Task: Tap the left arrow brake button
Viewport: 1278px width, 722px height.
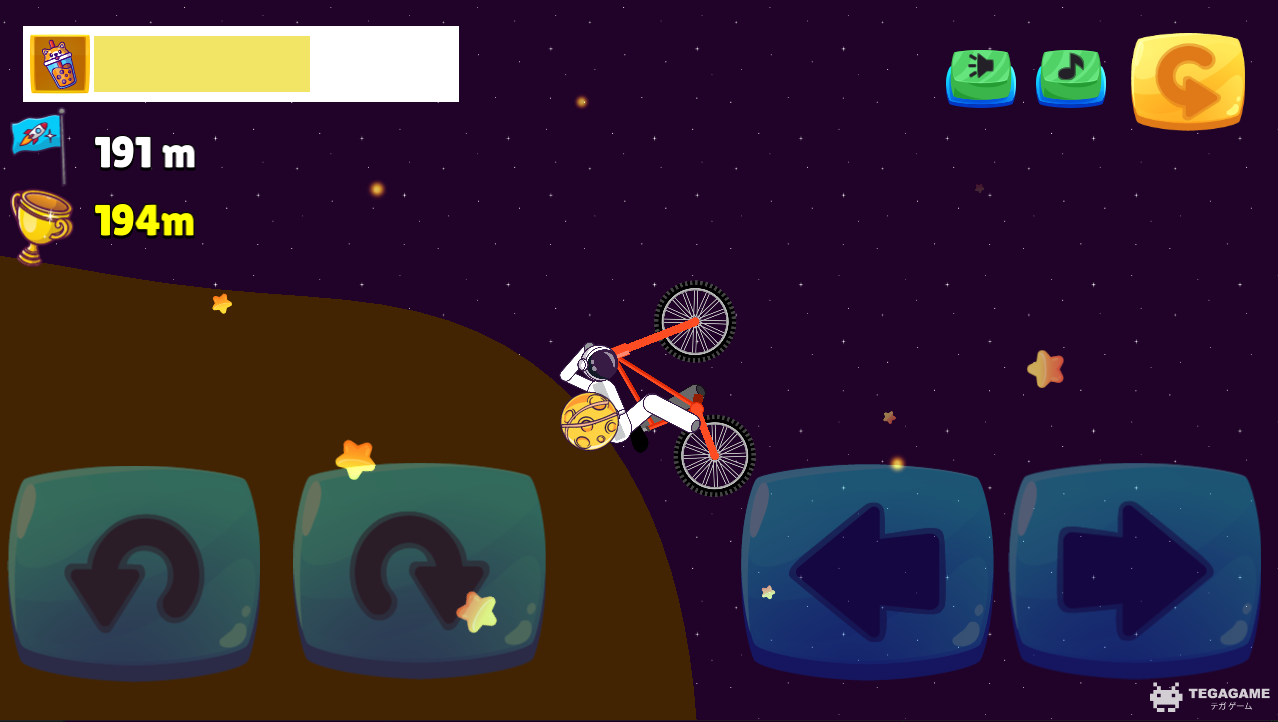Action: click(867, 571)
